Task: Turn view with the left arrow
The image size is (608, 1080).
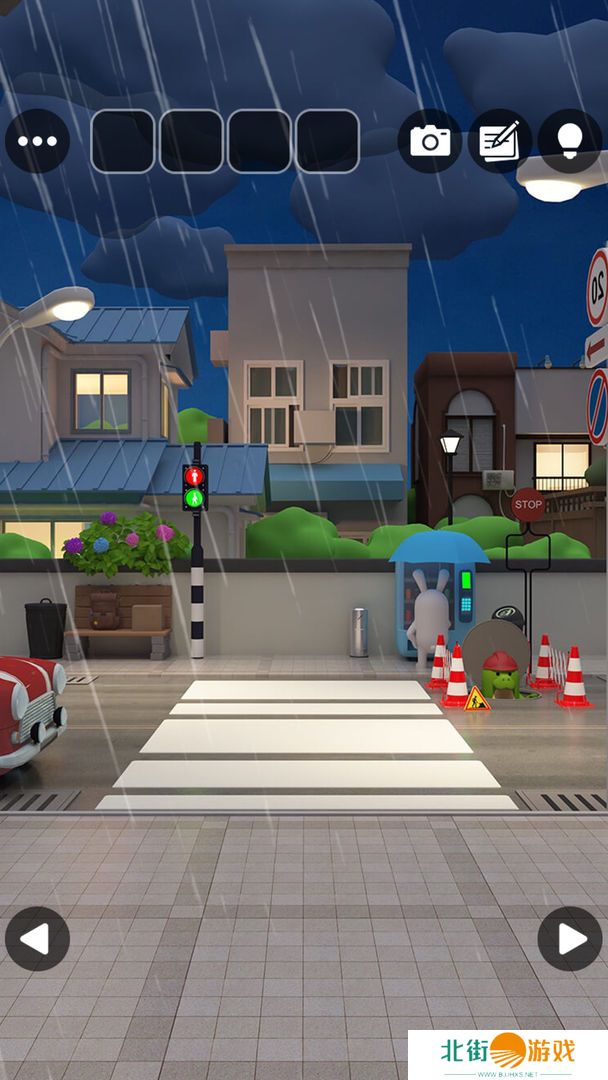Action: (x=37, y=939)
